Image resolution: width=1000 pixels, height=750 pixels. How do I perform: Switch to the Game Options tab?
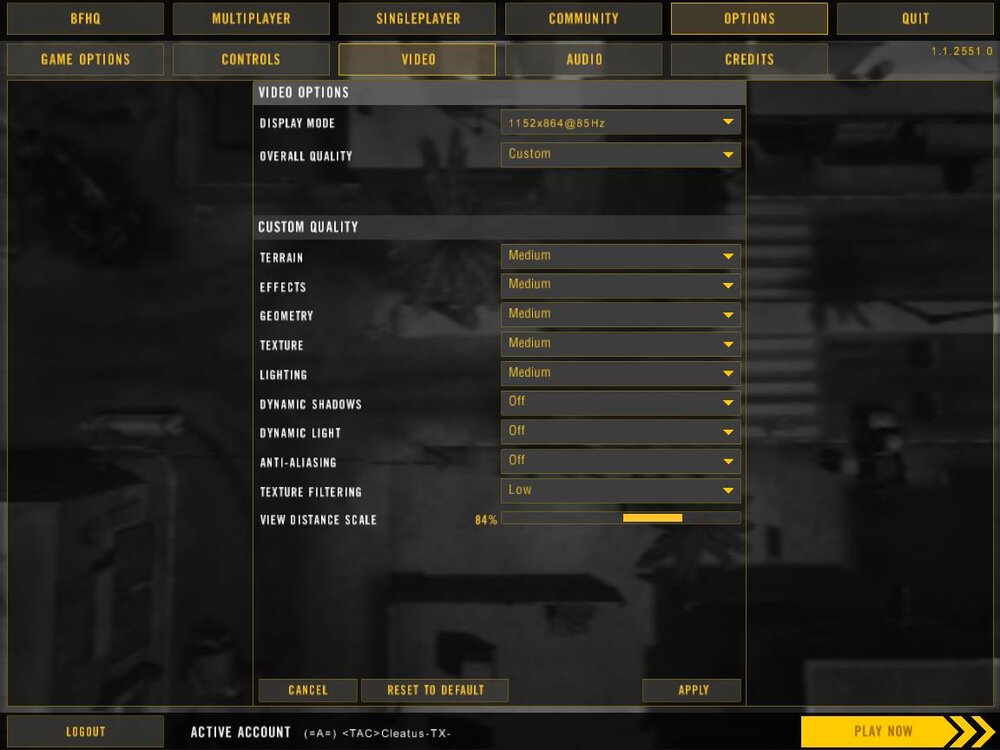85,59
